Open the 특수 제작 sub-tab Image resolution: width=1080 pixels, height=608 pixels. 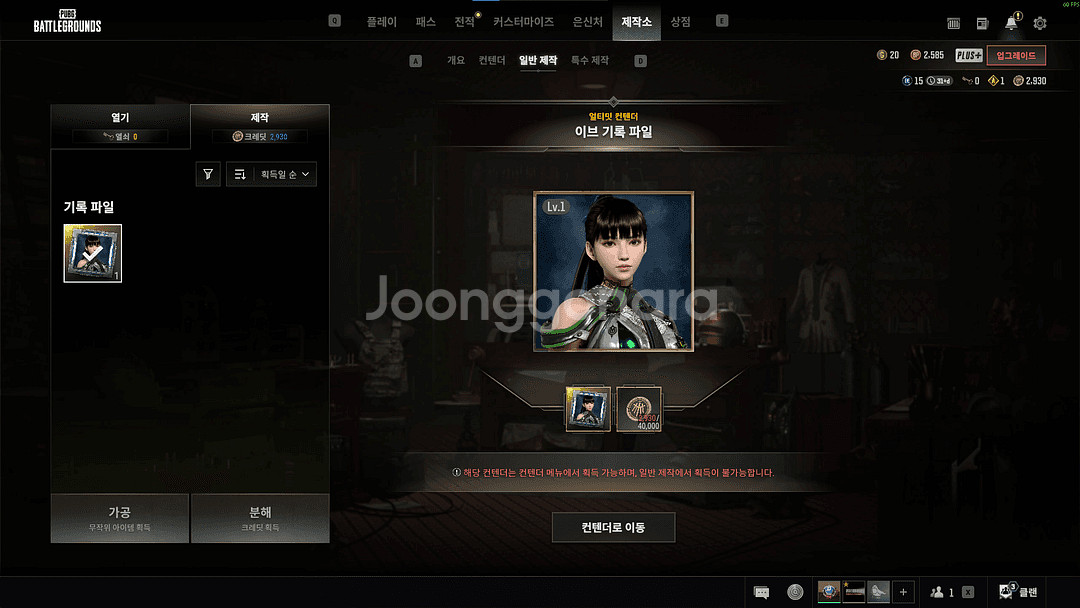pyautogui.click(x=589, y=61)
